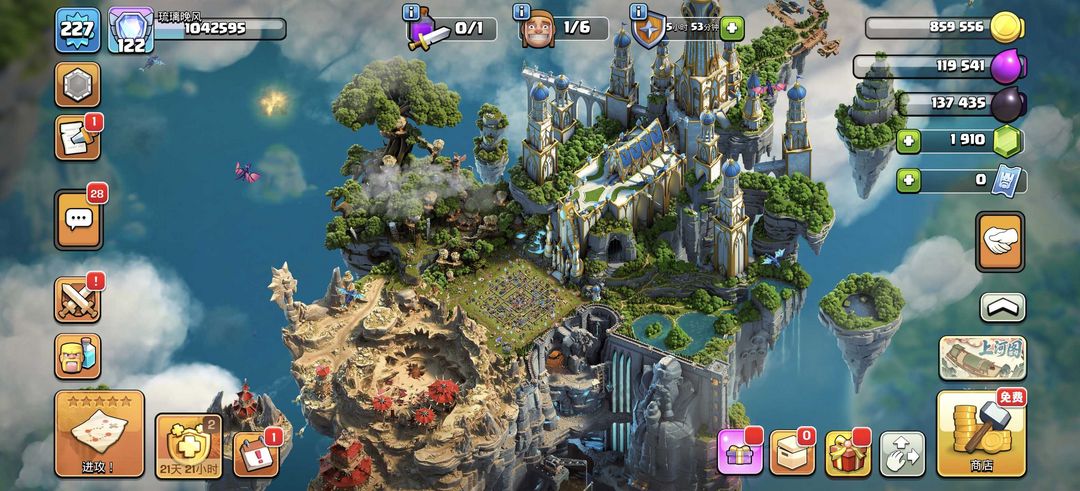Show info for the sword and elixir army

point(411,12)
